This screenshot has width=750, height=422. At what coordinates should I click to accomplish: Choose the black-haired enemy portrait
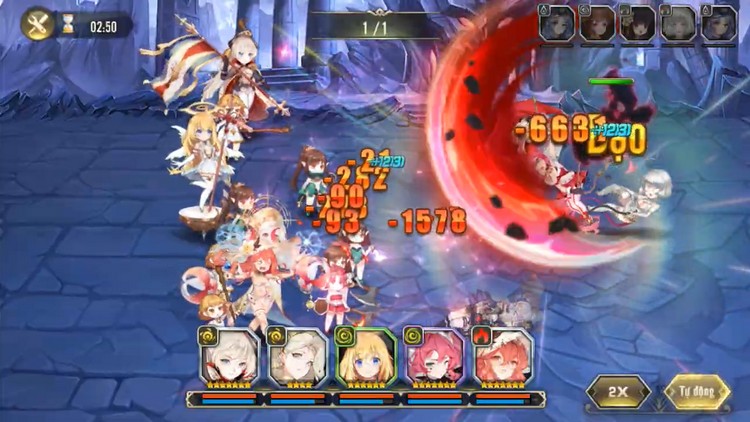638,23
